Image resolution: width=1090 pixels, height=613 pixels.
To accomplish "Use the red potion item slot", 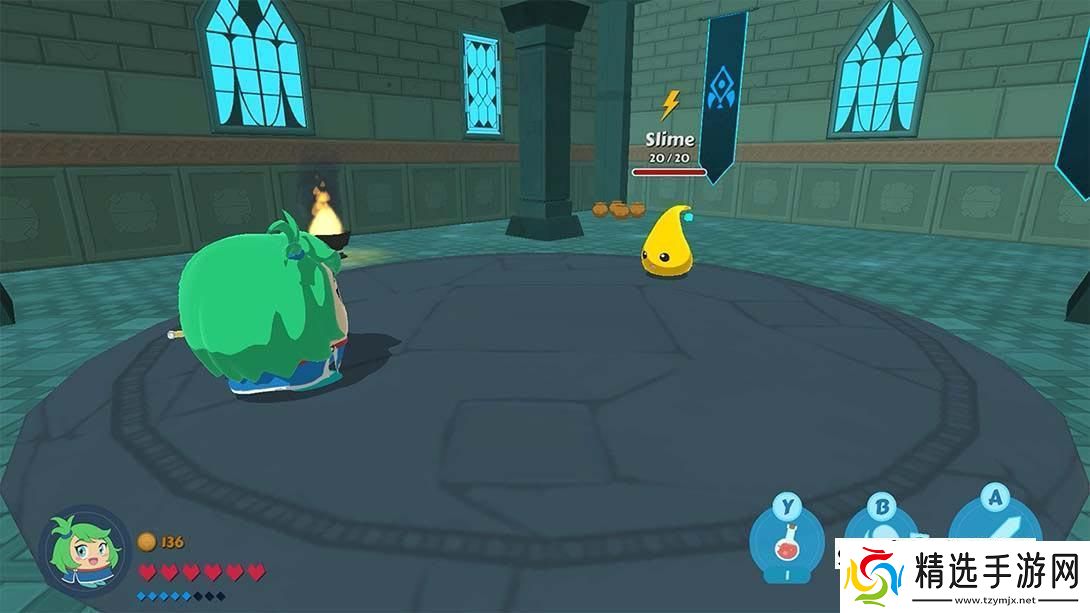I will (x=787, y=546).
